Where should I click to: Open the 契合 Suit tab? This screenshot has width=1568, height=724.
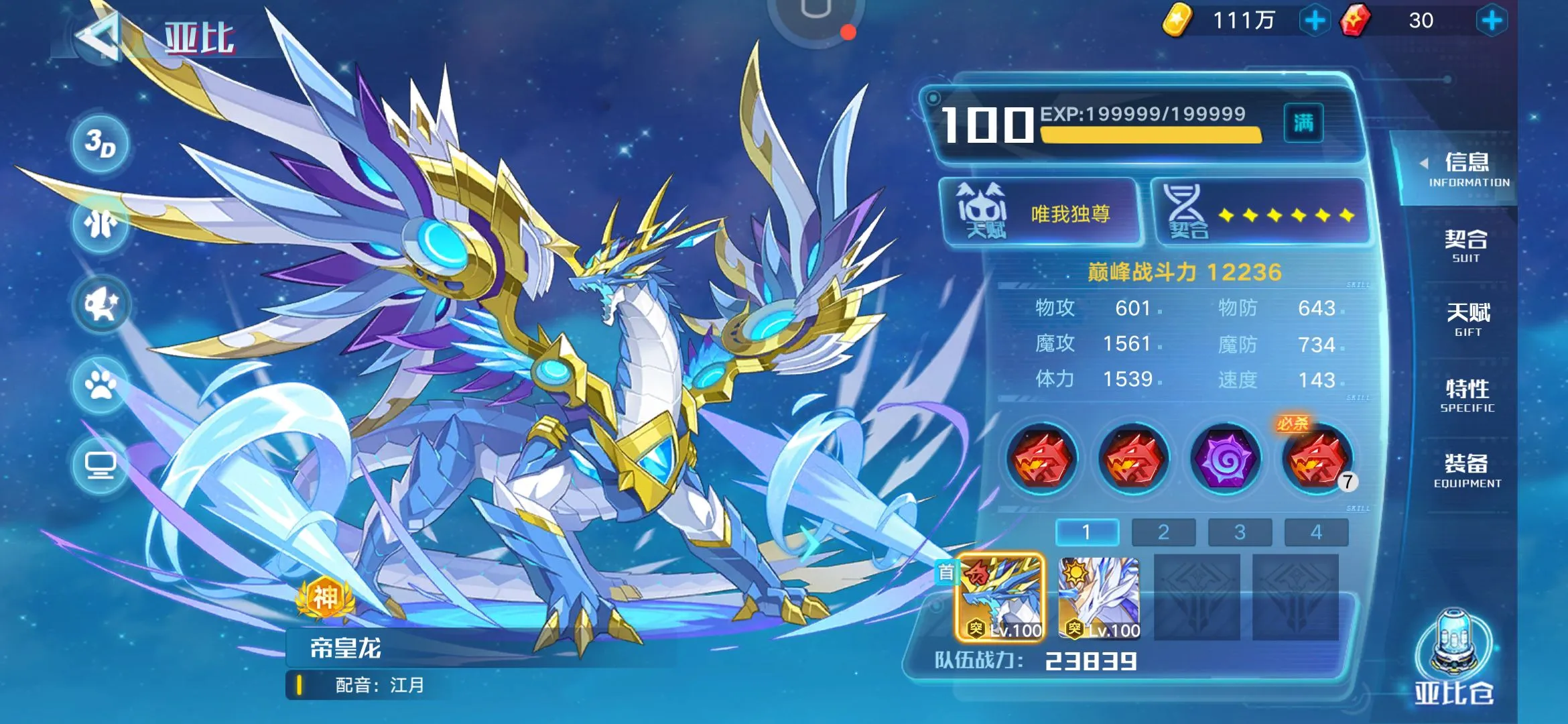(x=1466, y=245)
